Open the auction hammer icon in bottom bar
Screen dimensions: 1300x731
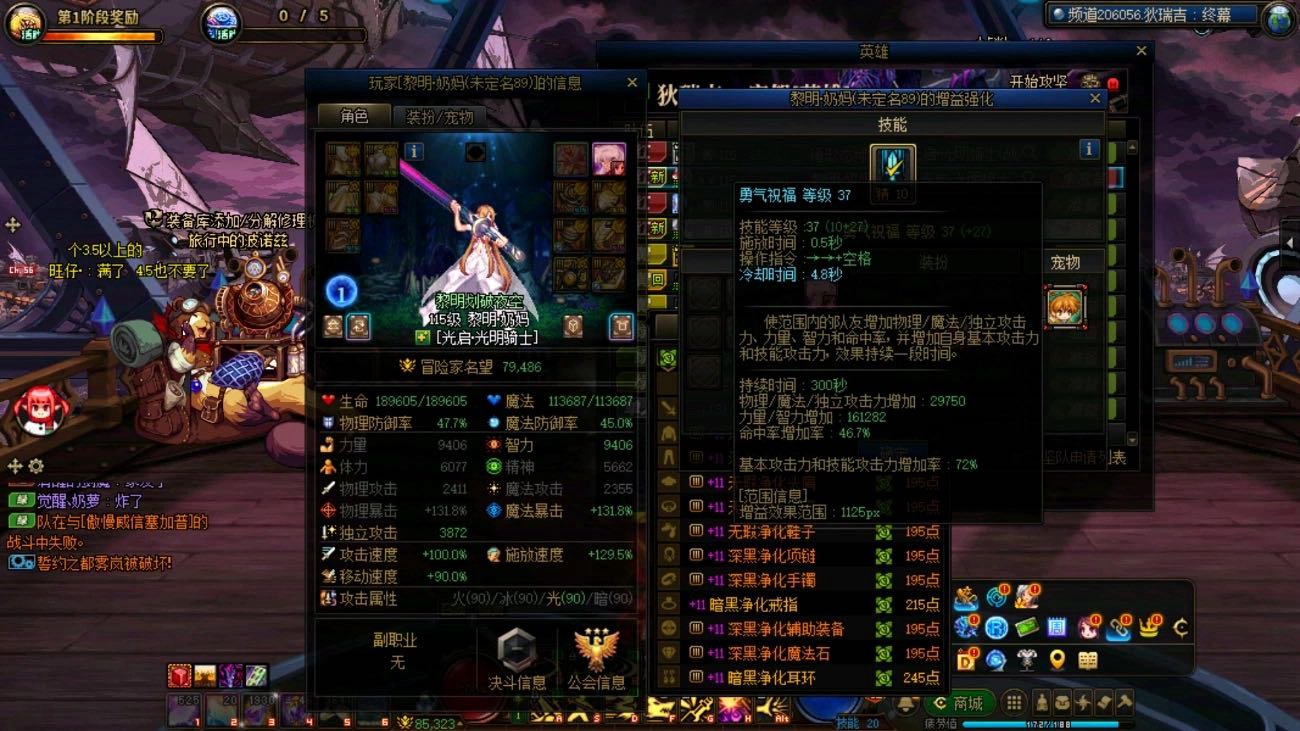tap(1123, 703)
